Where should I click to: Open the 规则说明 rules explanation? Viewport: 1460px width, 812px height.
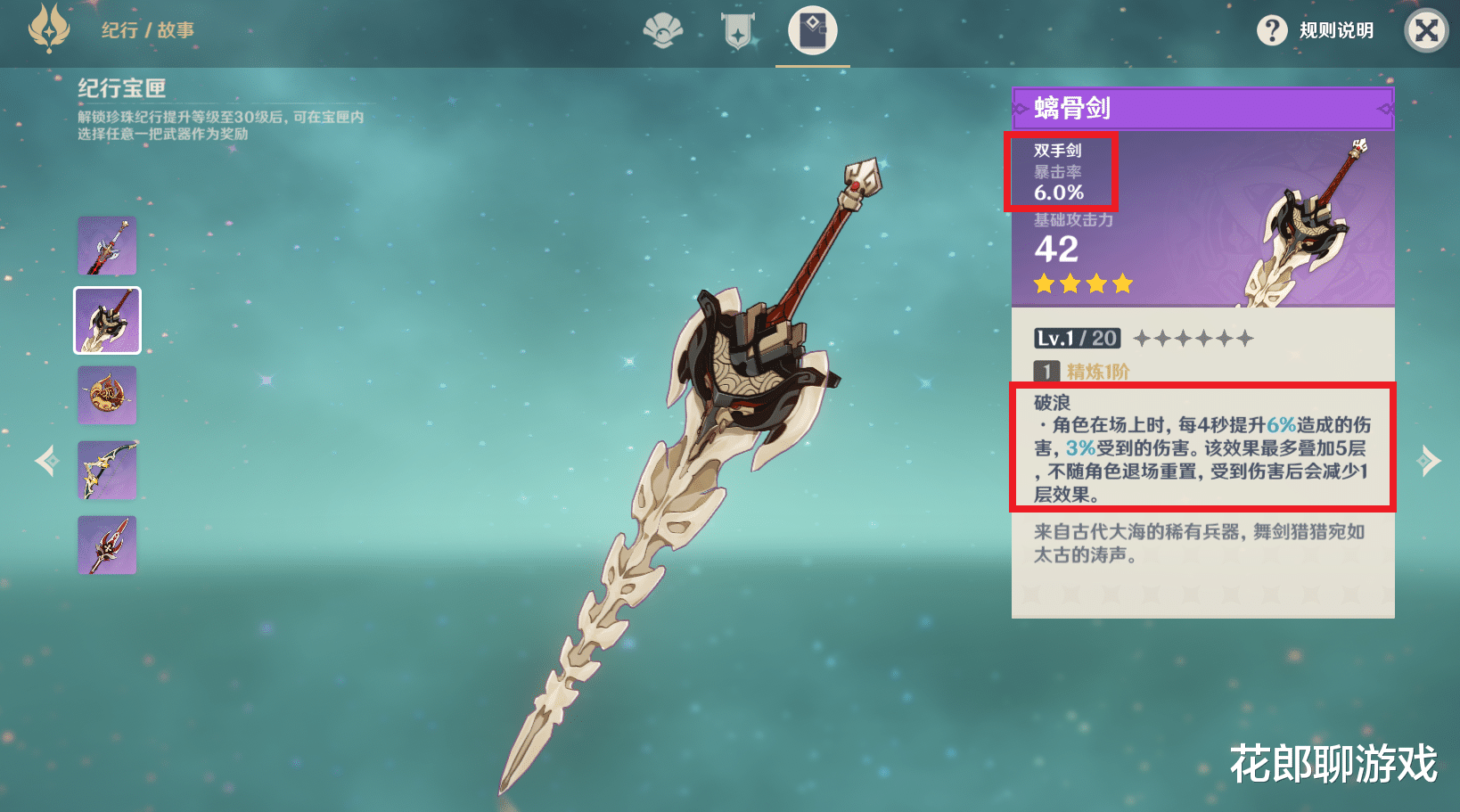click(1316, 30)
